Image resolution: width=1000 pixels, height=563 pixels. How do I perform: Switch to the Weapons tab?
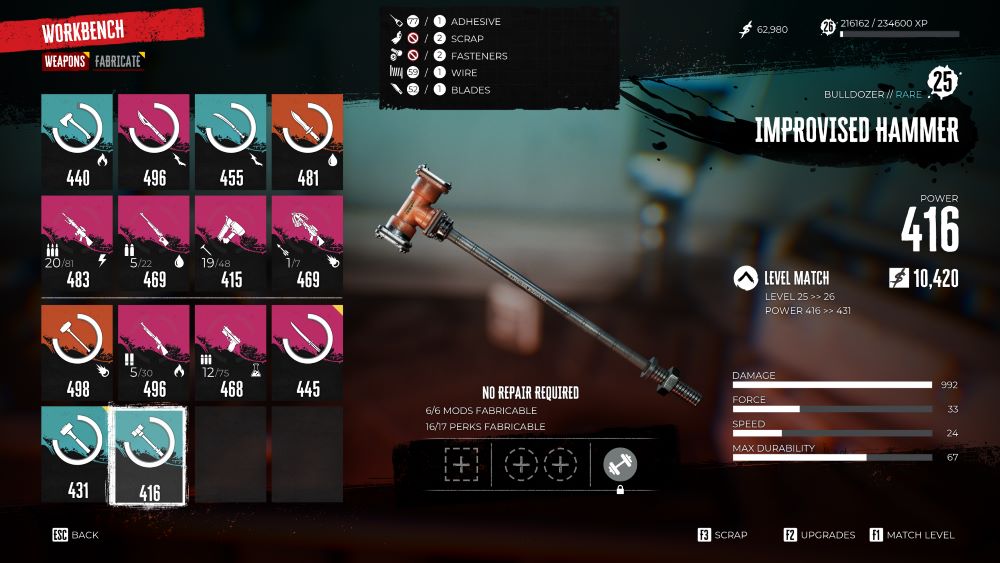point(64,61)
